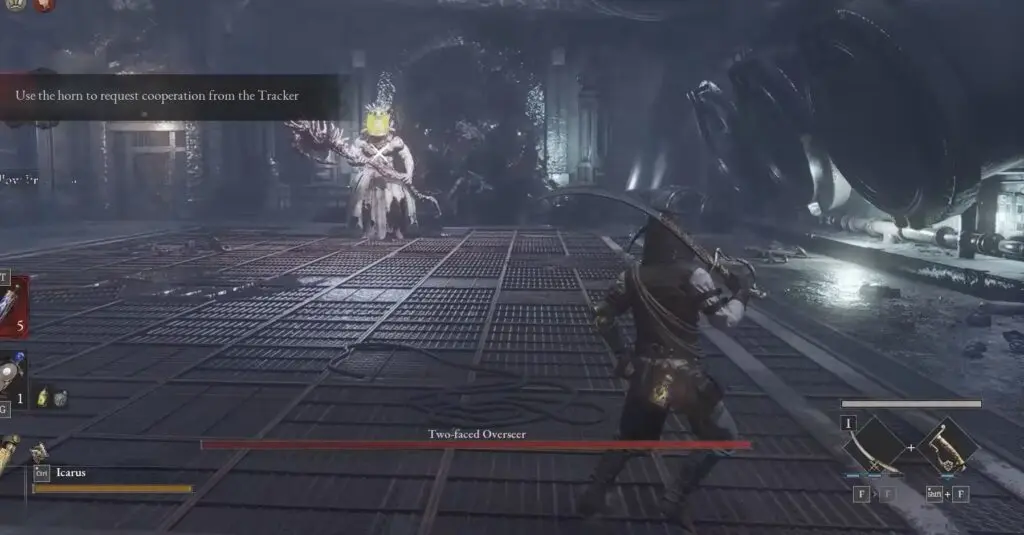Select the horn item at the screen edge
This screenshot has width=1024, height=535.
click(x=9, y=457)
